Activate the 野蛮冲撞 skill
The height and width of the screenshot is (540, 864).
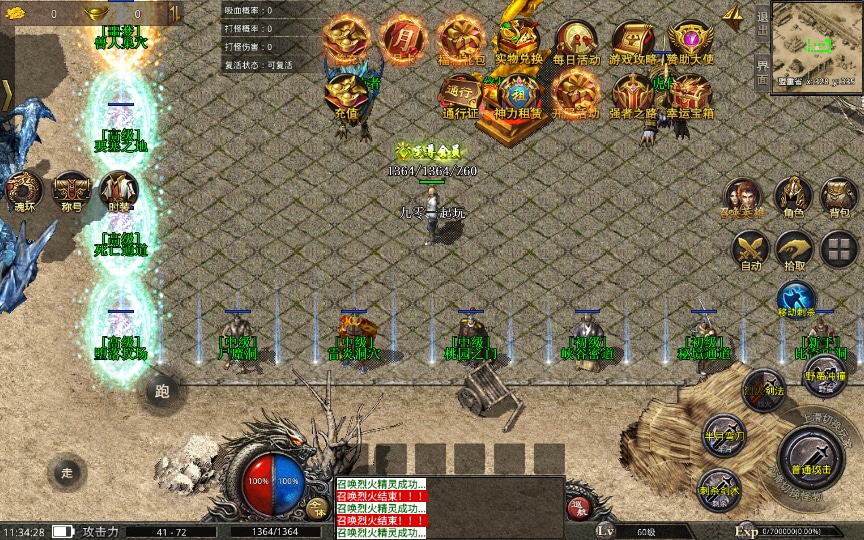pos(825,375)
